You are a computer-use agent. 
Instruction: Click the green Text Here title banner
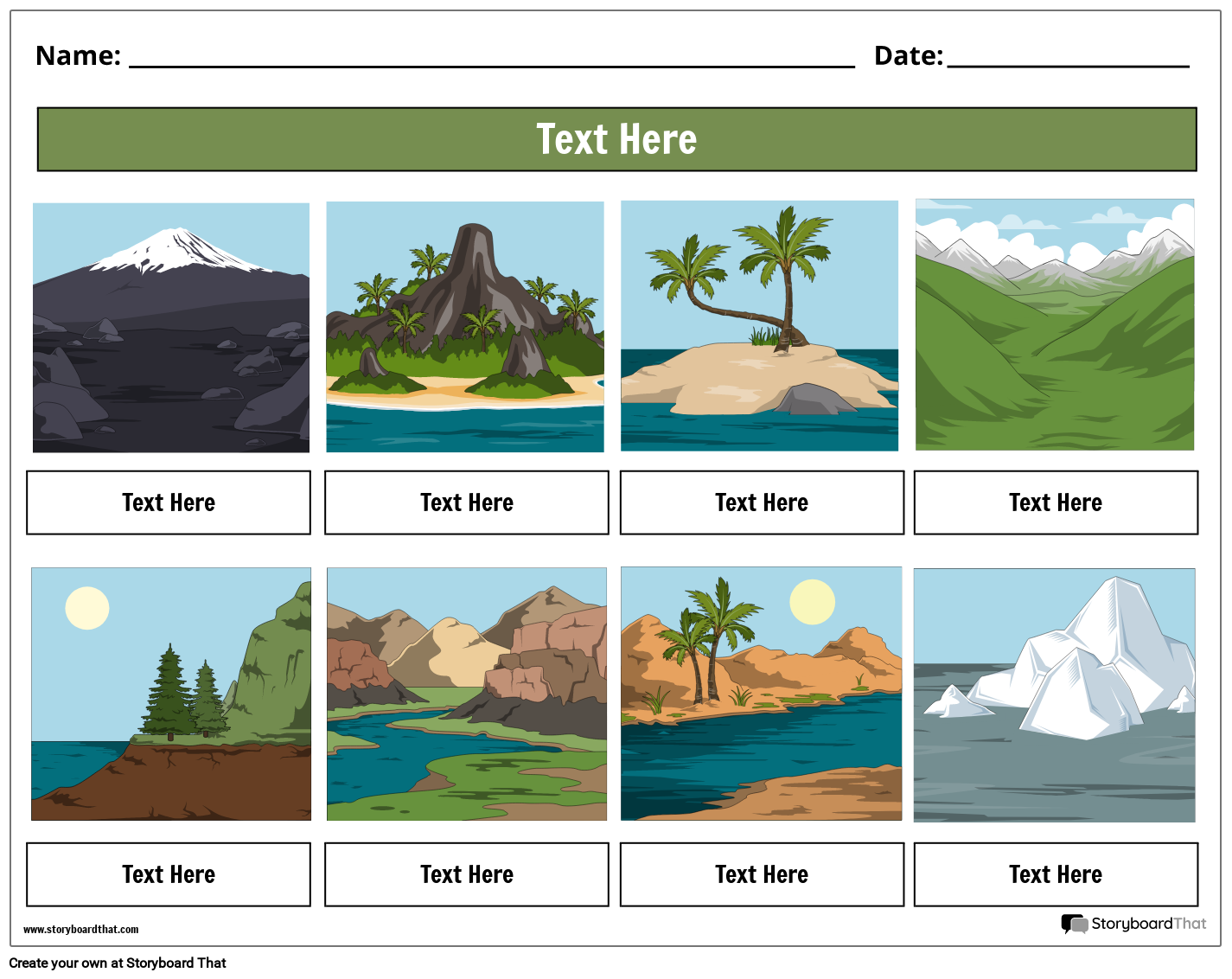tap(616, 139)
